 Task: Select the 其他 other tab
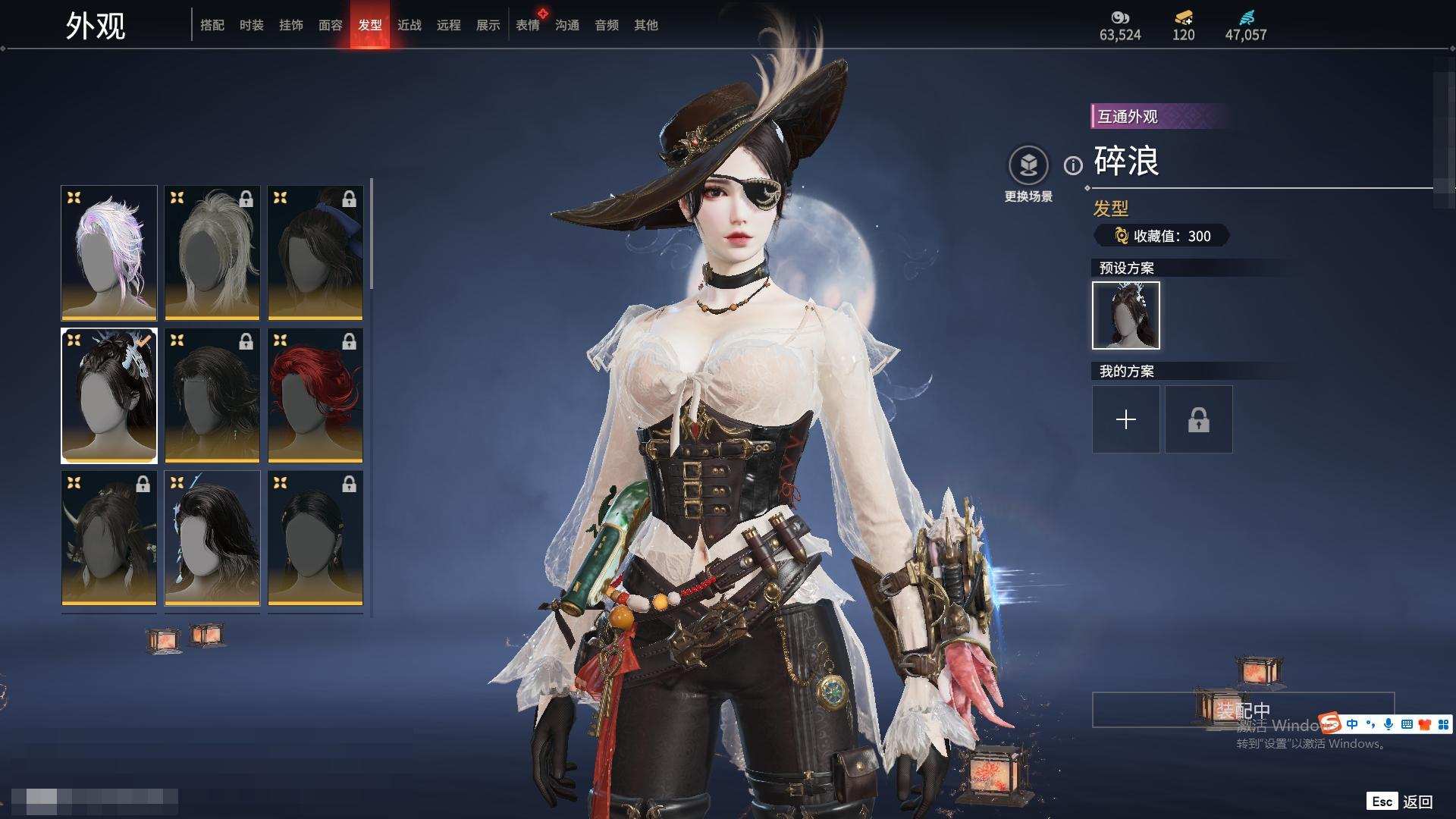click(646, 25)
